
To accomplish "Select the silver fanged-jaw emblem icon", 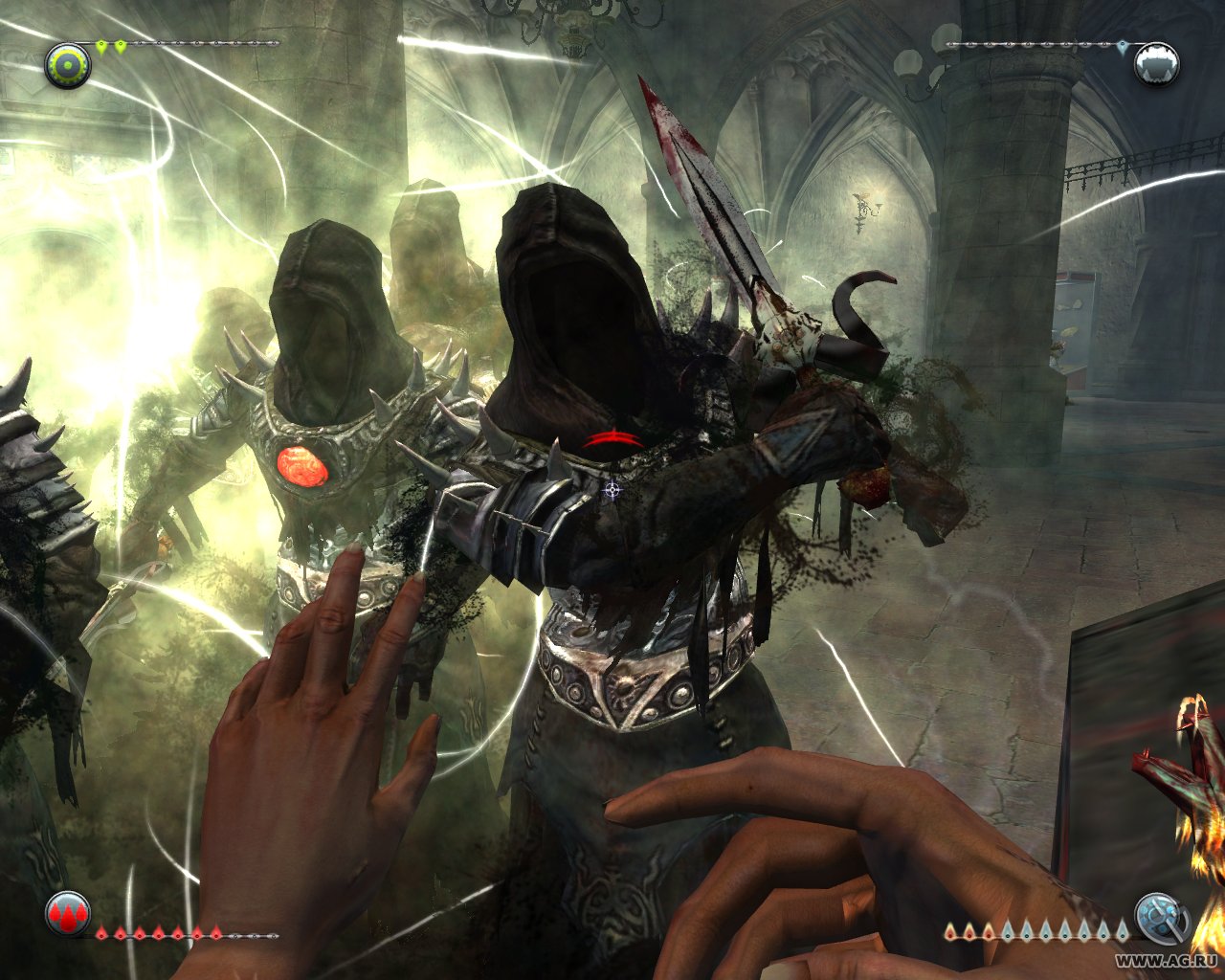I will coord(1156,64).
